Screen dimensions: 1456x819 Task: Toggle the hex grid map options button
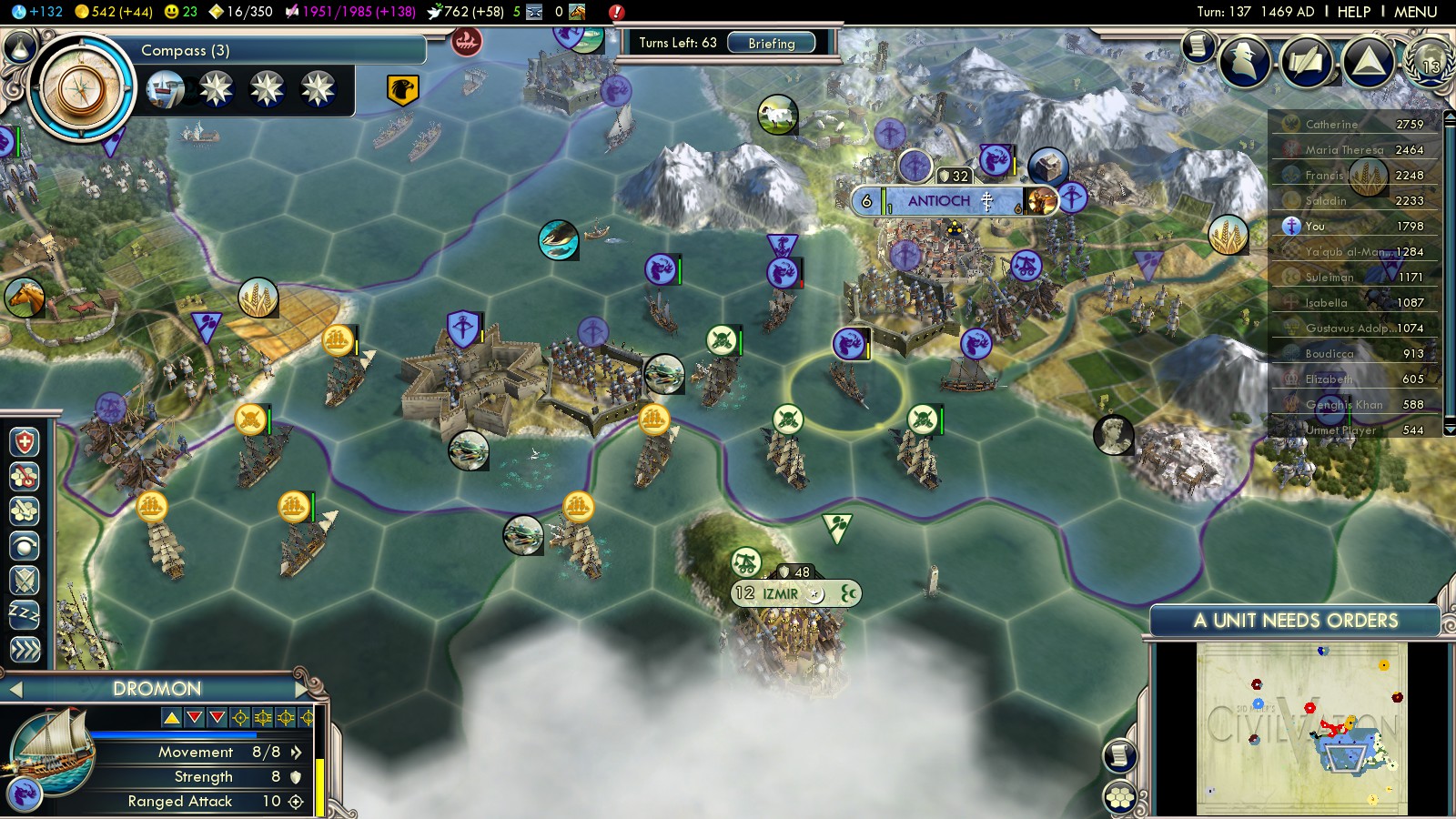[x=1120, y=798]
